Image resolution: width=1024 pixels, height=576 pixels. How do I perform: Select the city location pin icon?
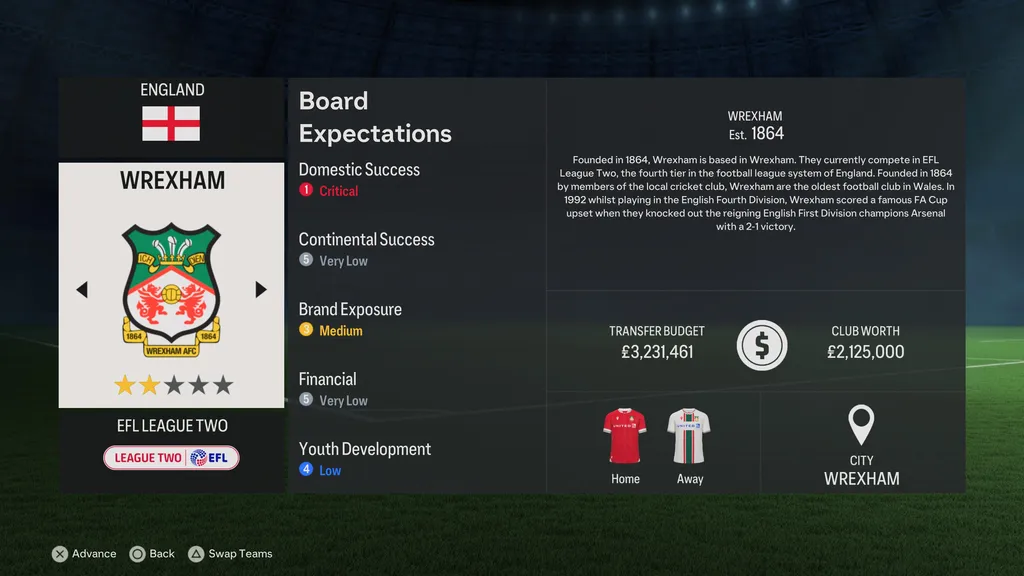click(x=861, y=425)
